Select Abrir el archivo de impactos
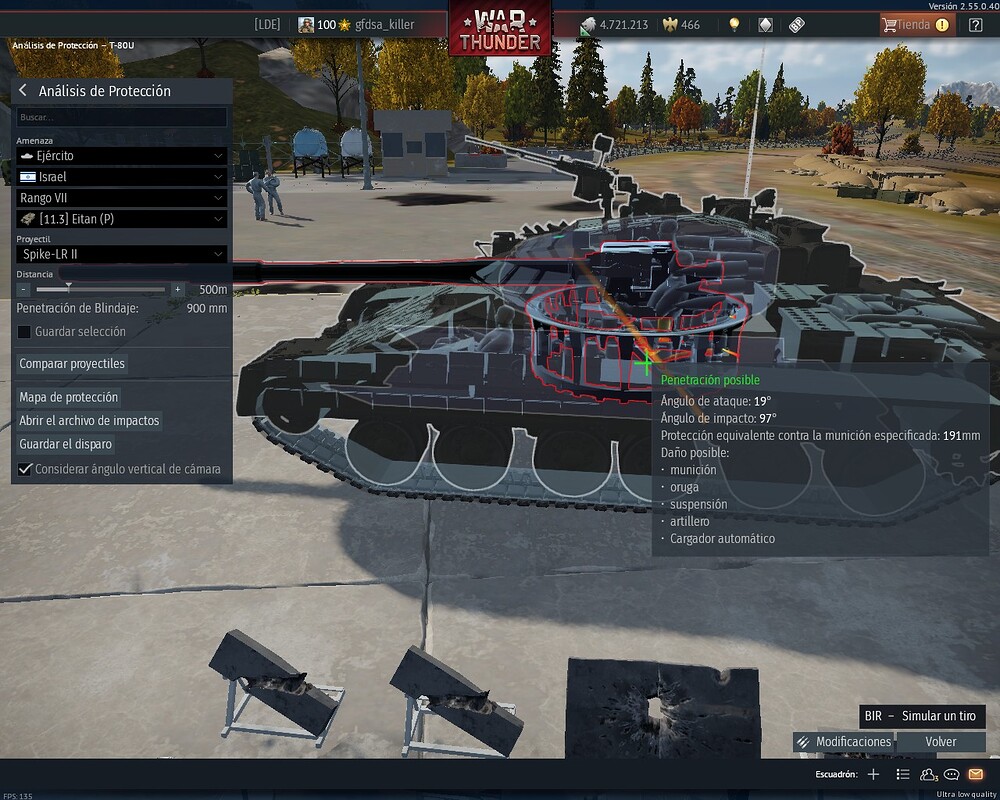This screenshot has height=800, width=1000. pyautogui.click(x=89, y=421)
